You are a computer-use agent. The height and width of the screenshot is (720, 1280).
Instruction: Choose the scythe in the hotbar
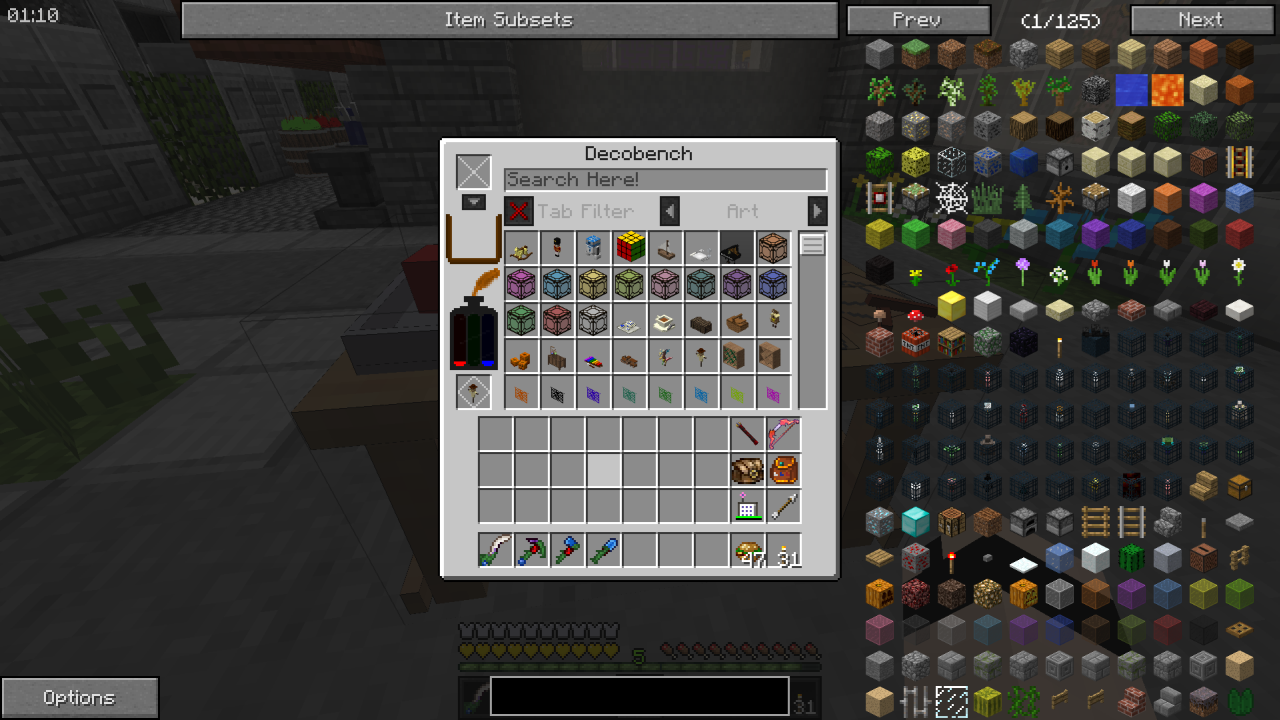pos(495,551)
